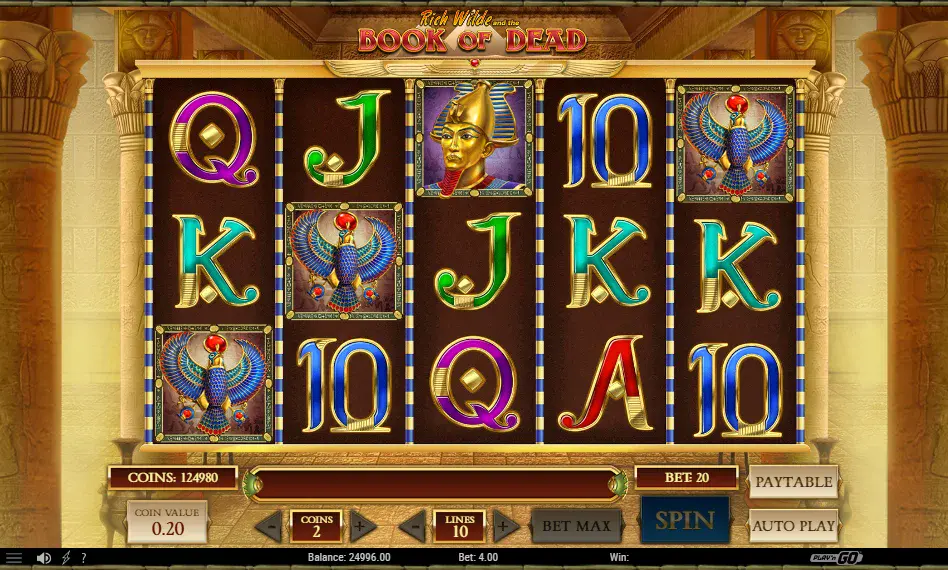The height and width of the screenshot is (570, 948).
Task: Toggle fast play with the lightning bolt icon
Action: click(x=66, y=558)
